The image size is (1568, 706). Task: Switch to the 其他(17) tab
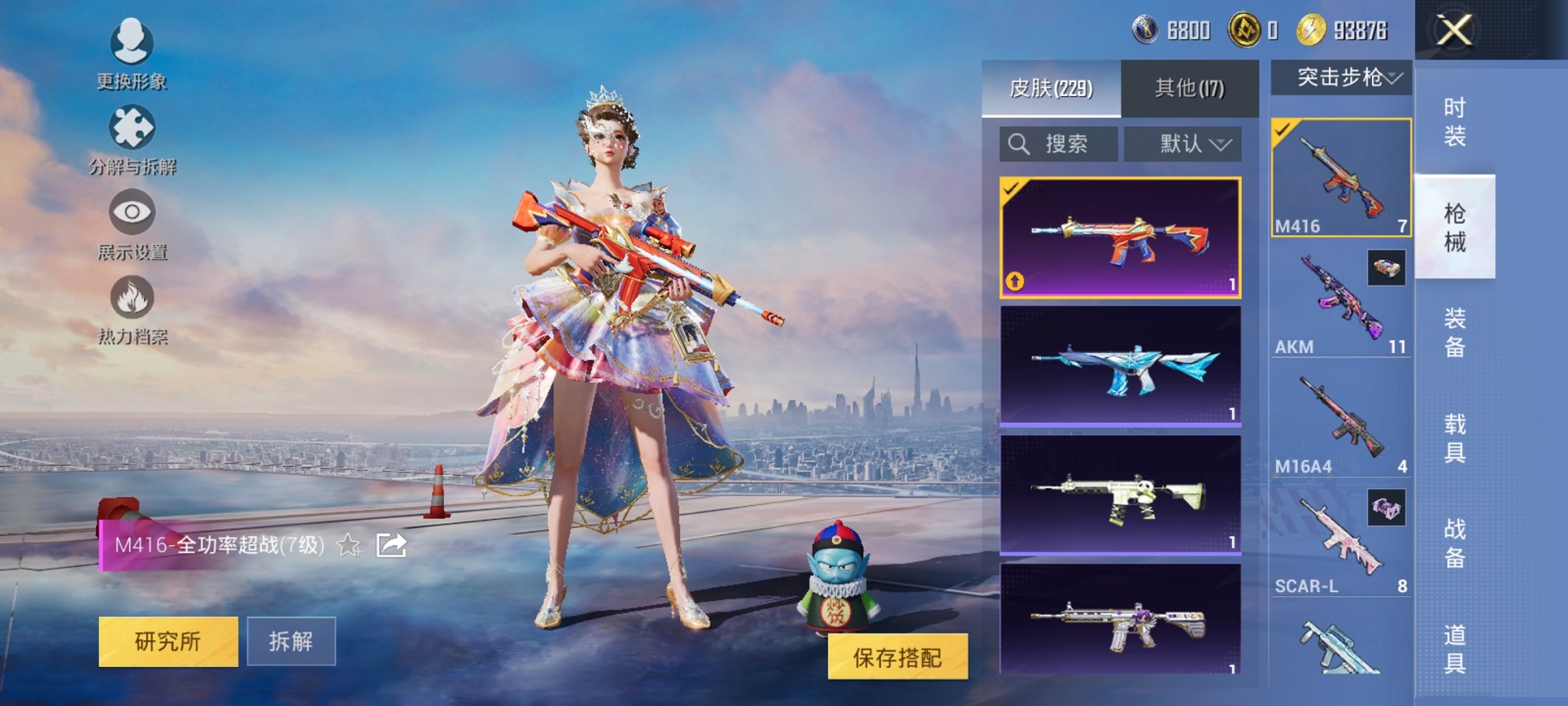[x=1187, y=87]
